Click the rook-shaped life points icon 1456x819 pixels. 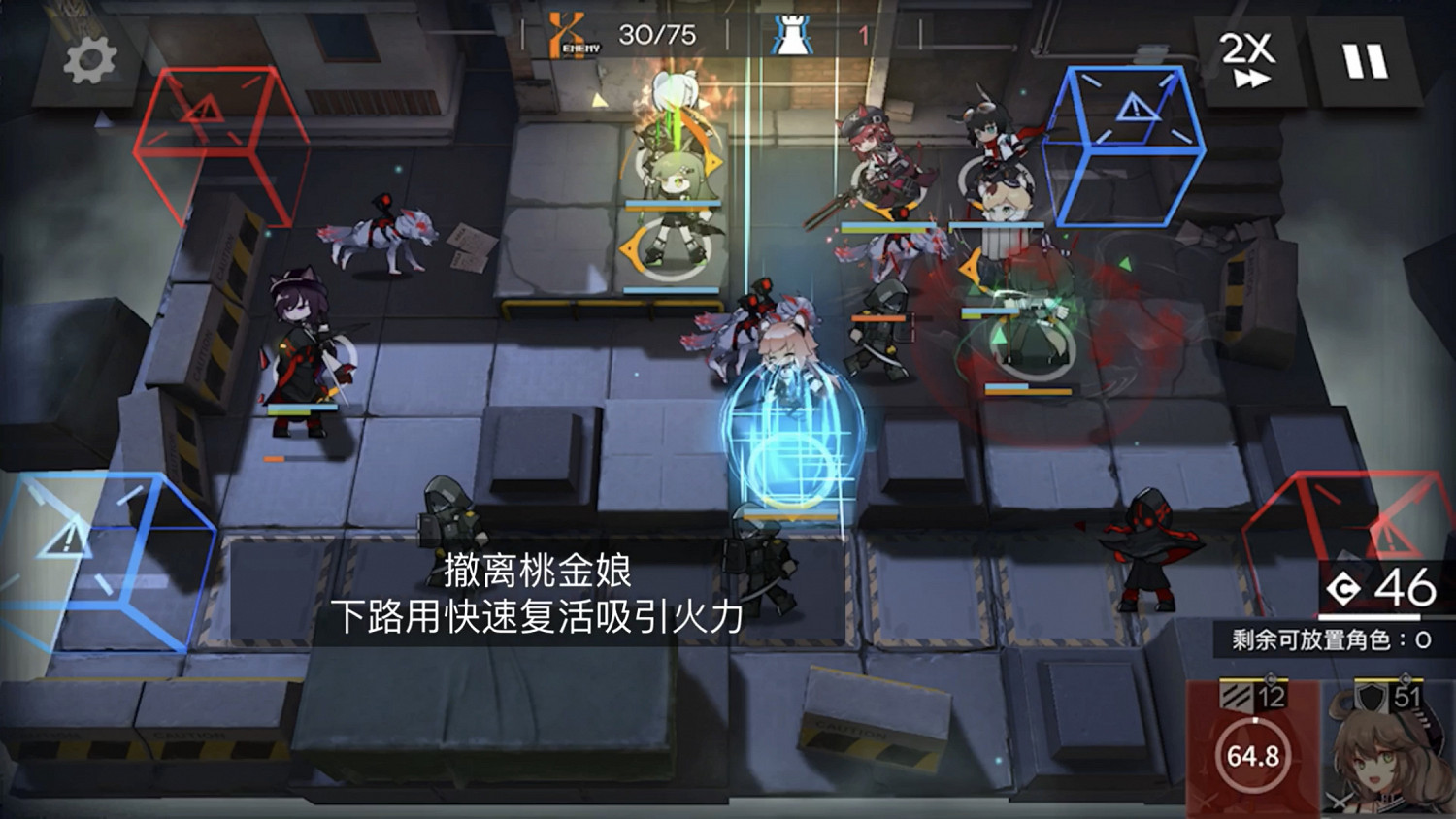coord(790,33)
